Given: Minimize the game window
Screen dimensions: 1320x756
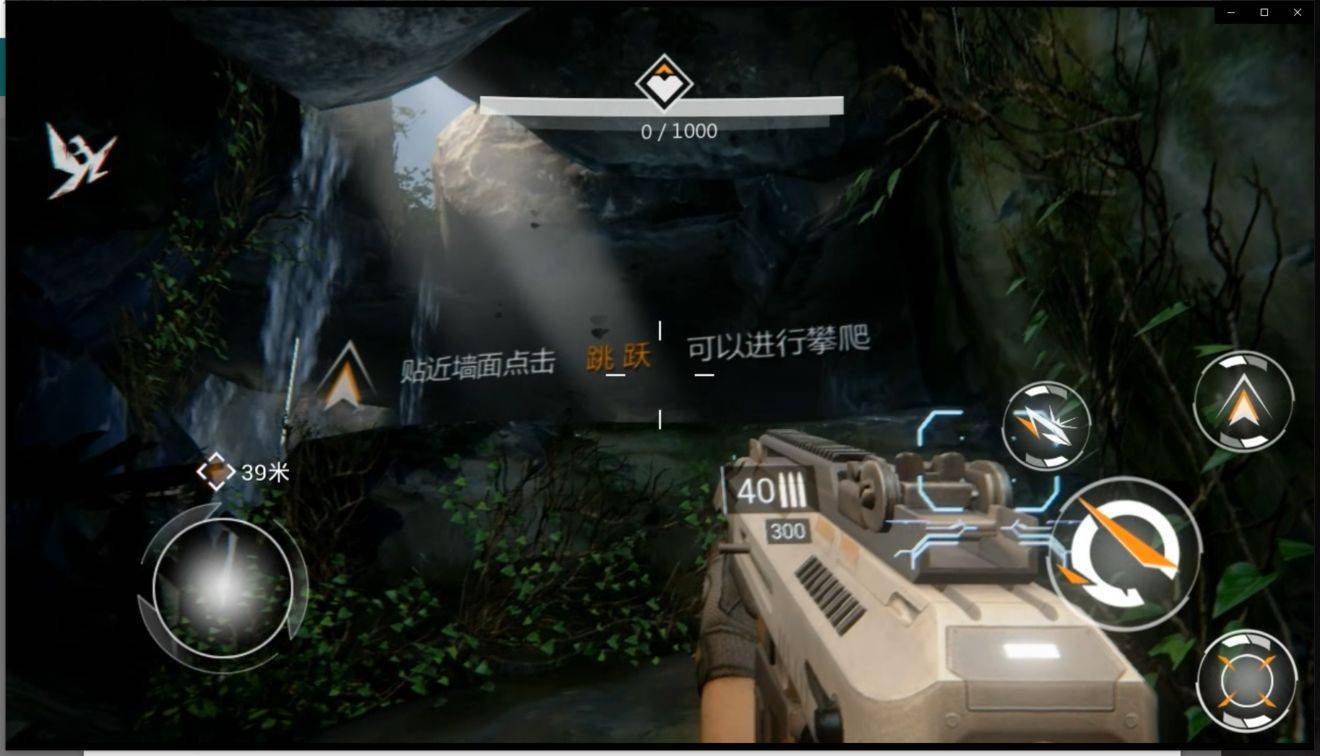Looking at the screenshot, I should (x=1231, y=12).
